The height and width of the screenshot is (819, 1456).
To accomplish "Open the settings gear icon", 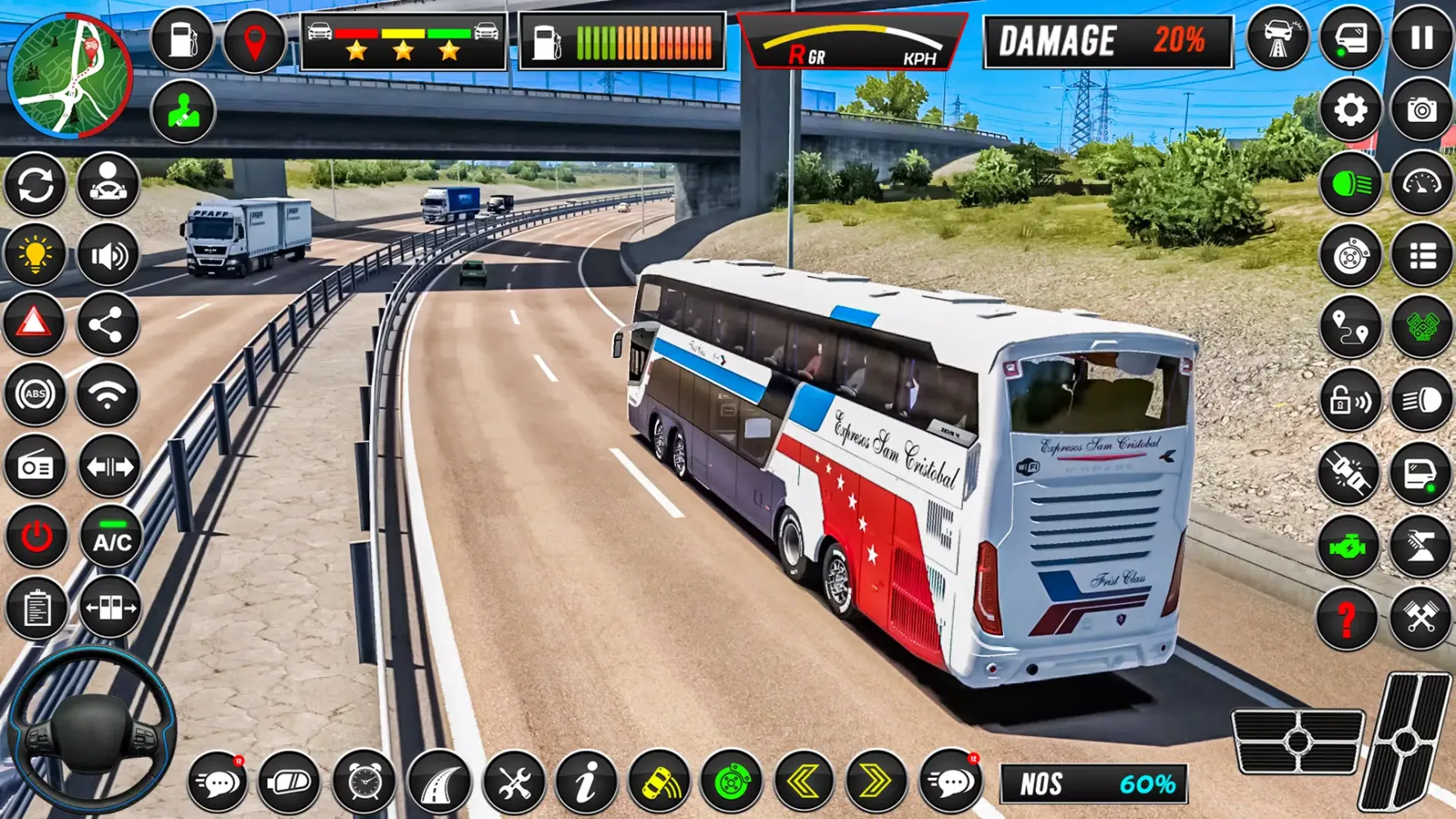I will [1350, 109].
